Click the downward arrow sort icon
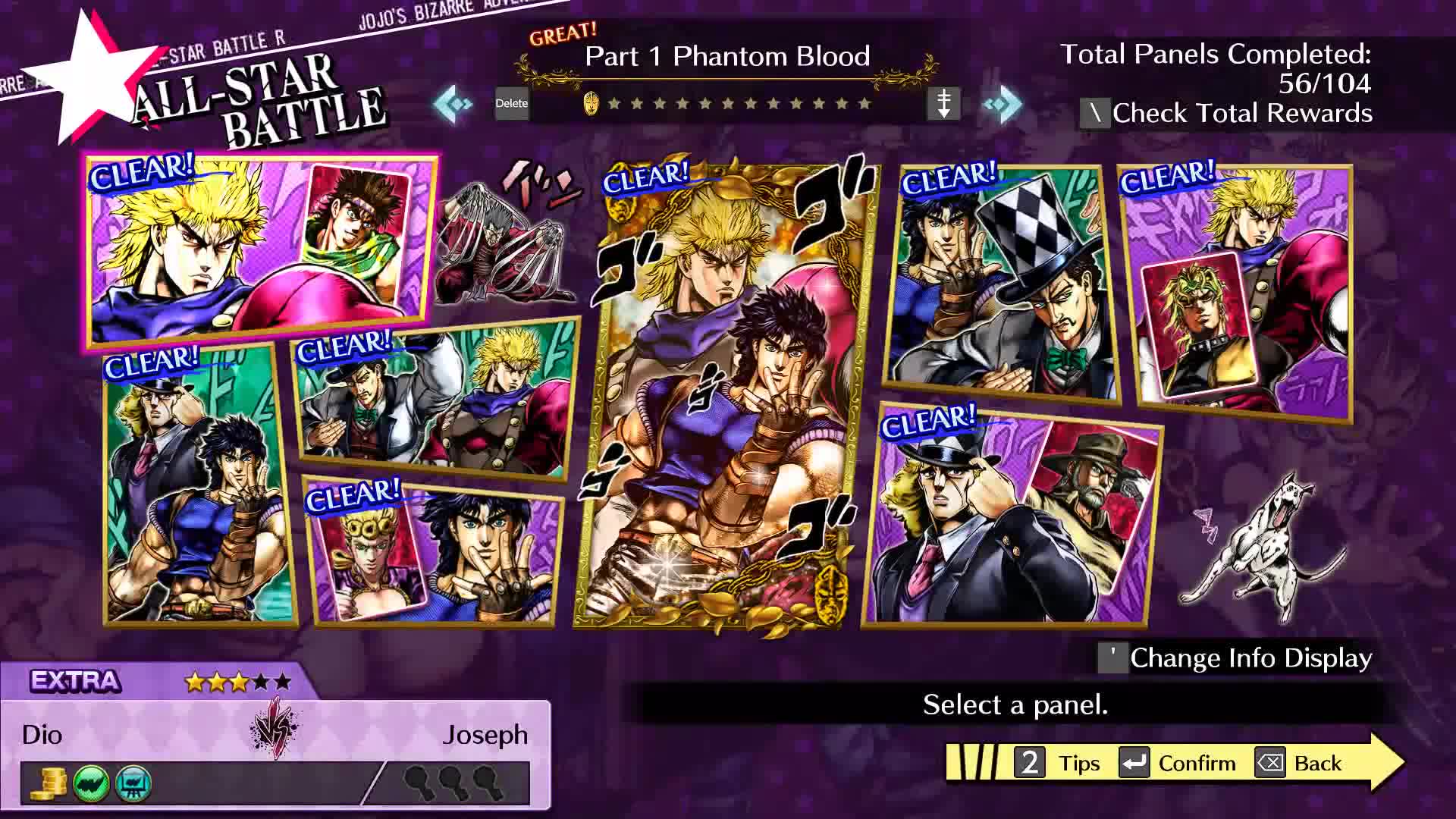 click(x=943, y=103)
